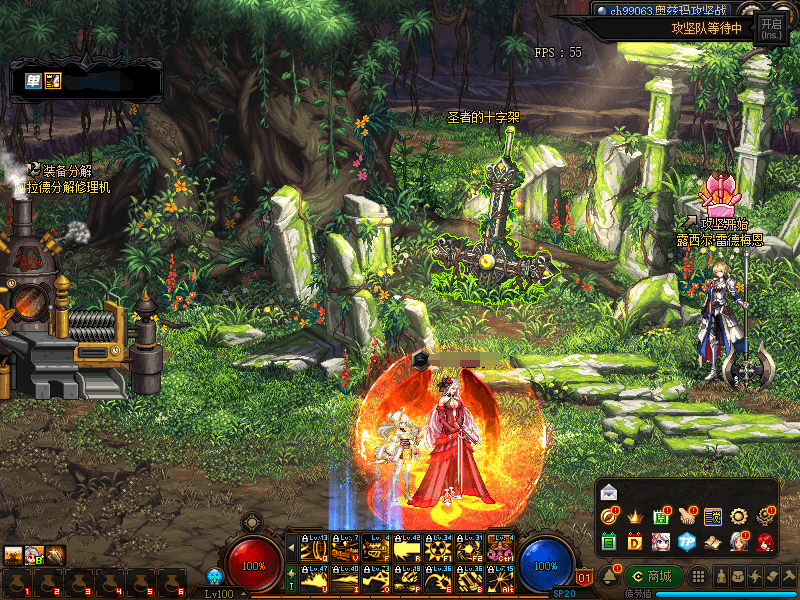
Task: Open the character silhouette menu button
Action: [722, 577]
